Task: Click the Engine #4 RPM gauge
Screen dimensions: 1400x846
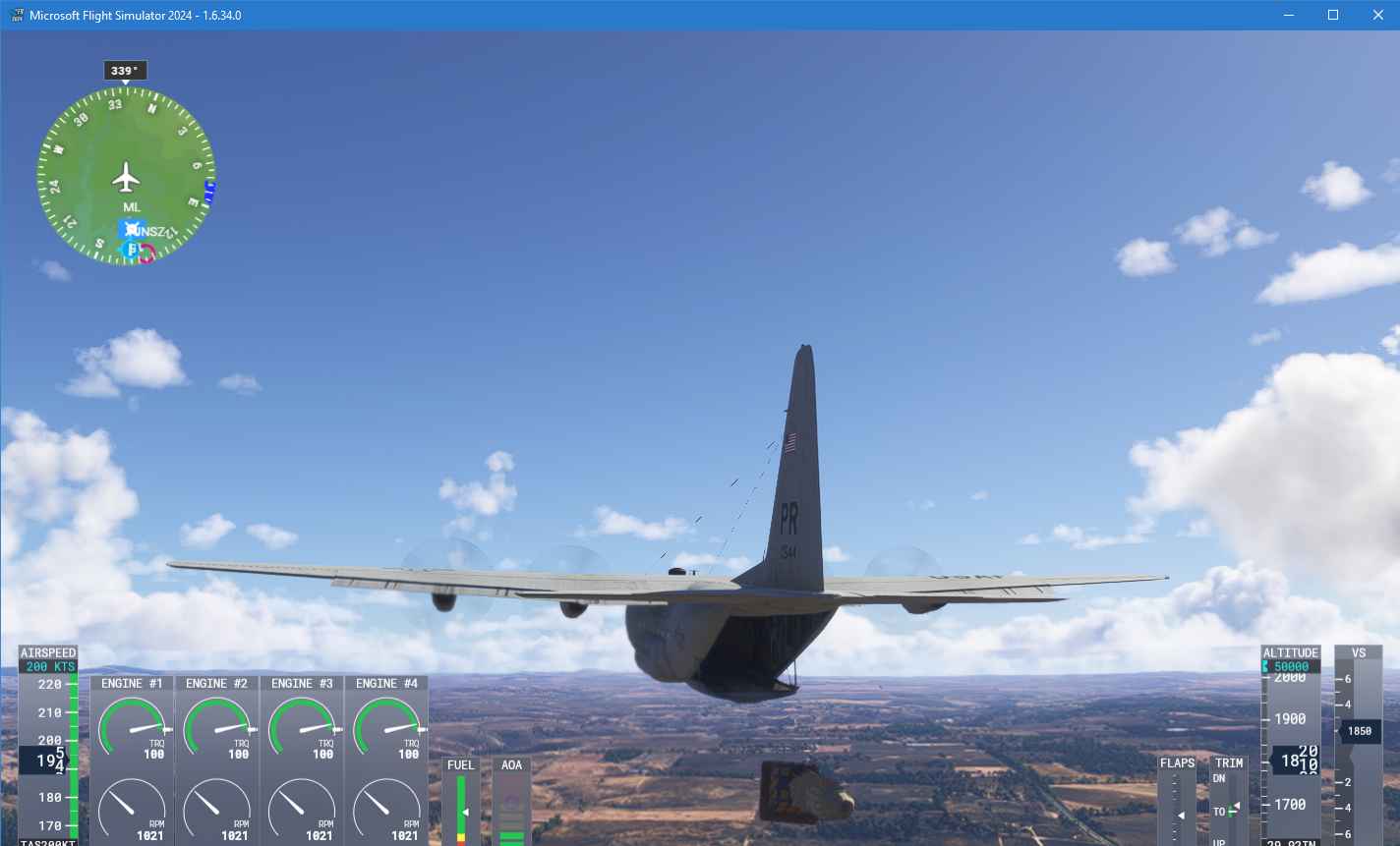Action: point(385,812)
